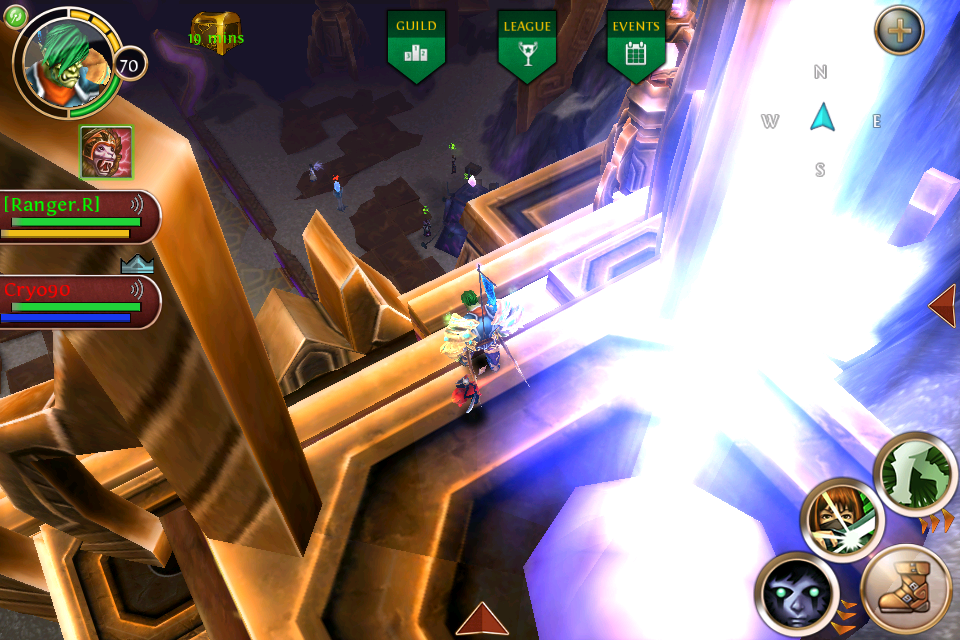Expand the right side arrow panel

click(x=943, y=306)
